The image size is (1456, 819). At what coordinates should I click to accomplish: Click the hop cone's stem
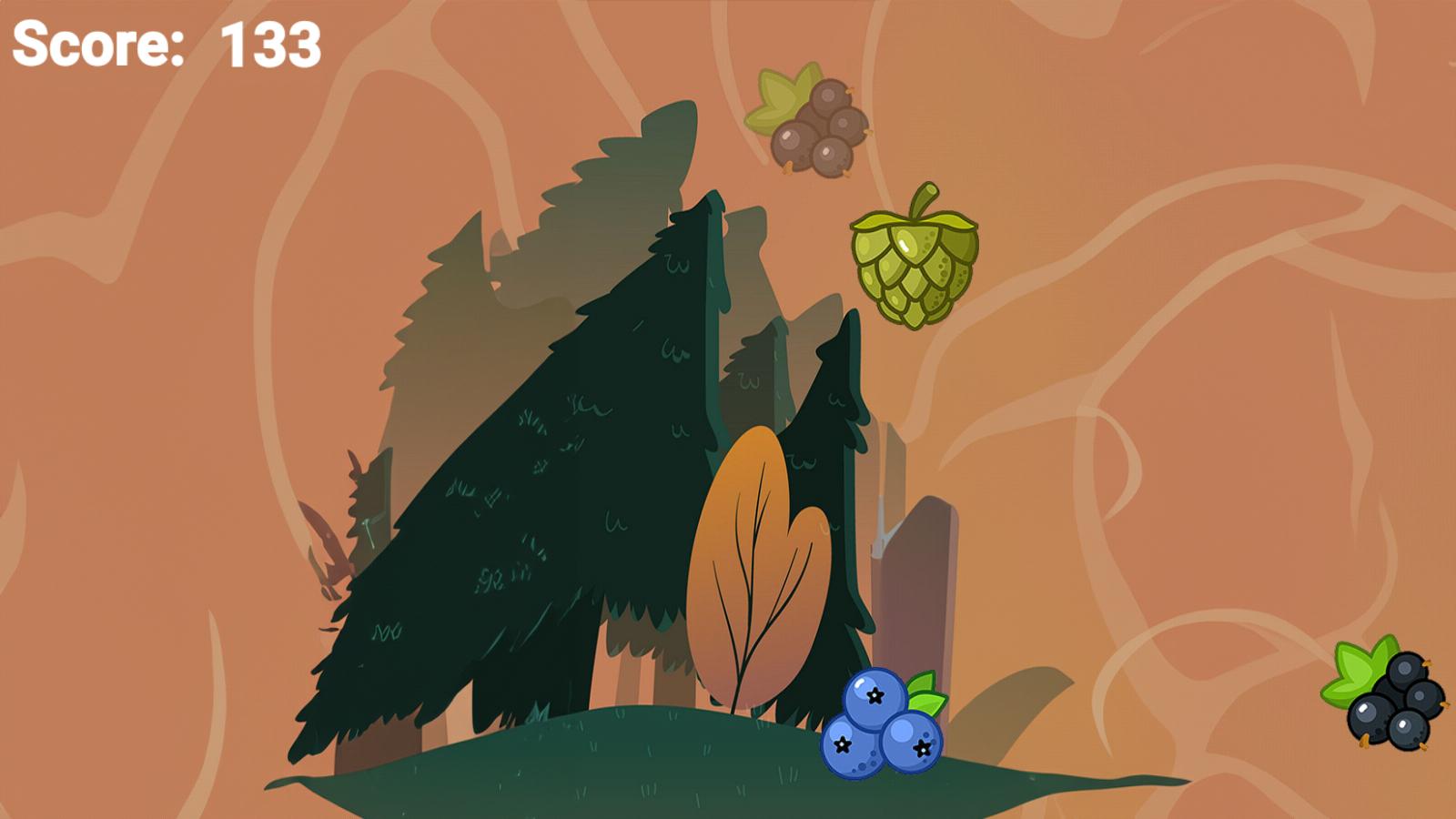922,200
